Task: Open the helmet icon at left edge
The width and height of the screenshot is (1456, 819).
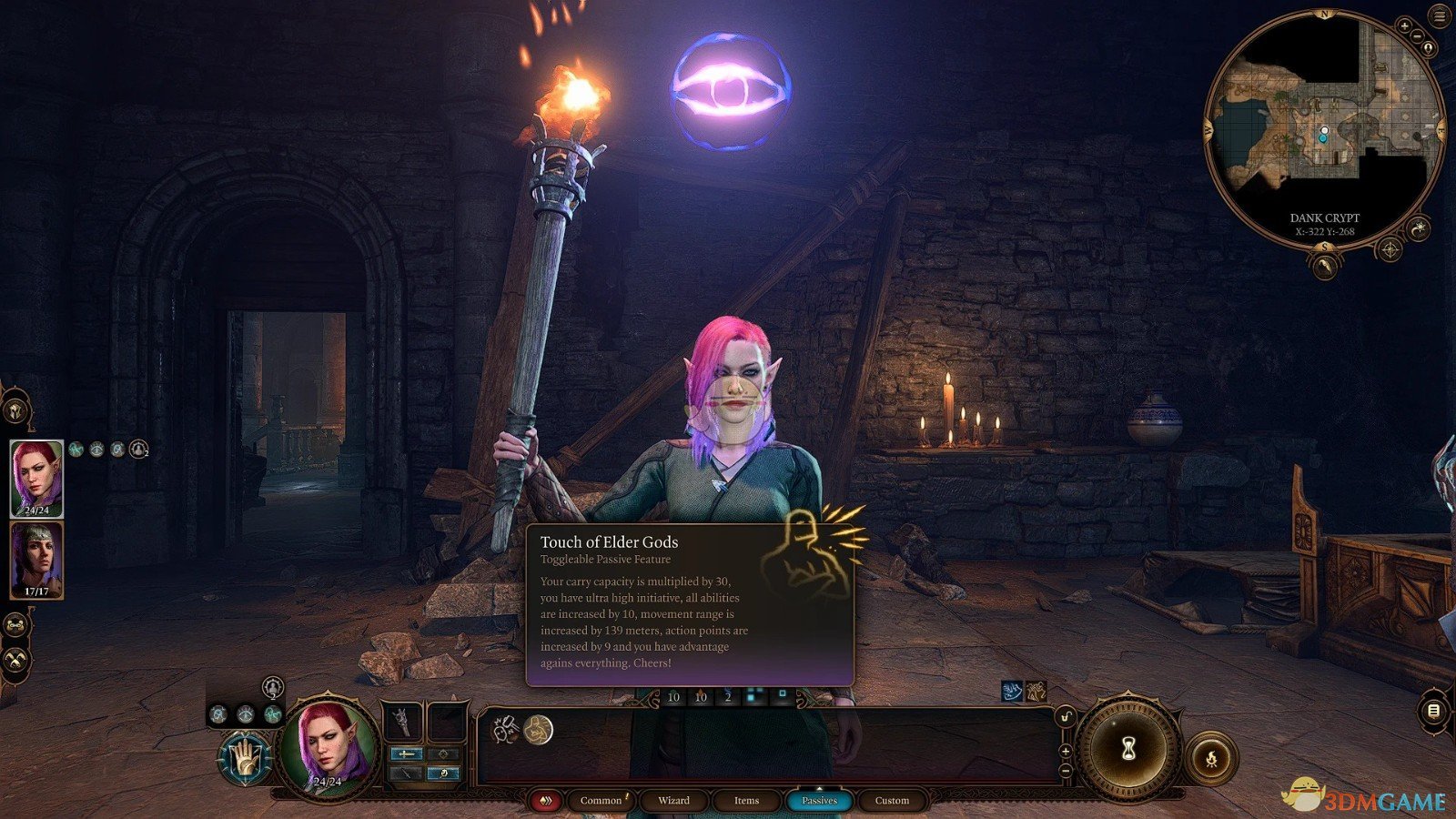Action: (x=15, y=411)
